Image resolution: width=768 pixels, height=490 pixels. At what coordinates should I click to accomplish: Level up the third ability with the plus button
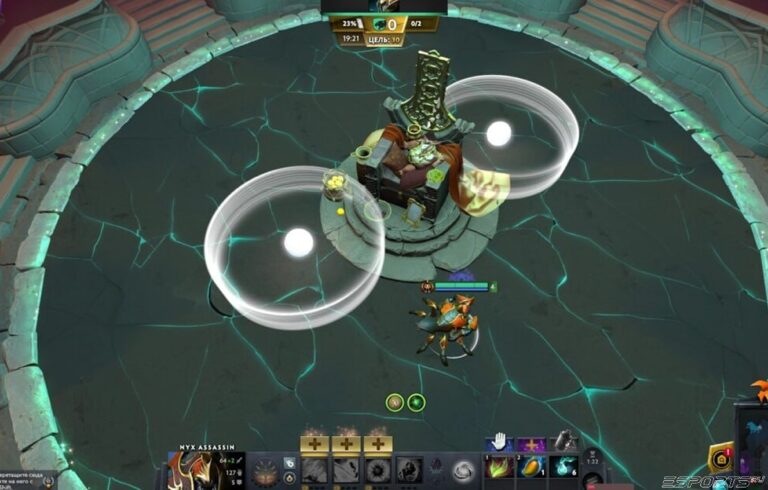pyautogui.click(x=378, y=443)
